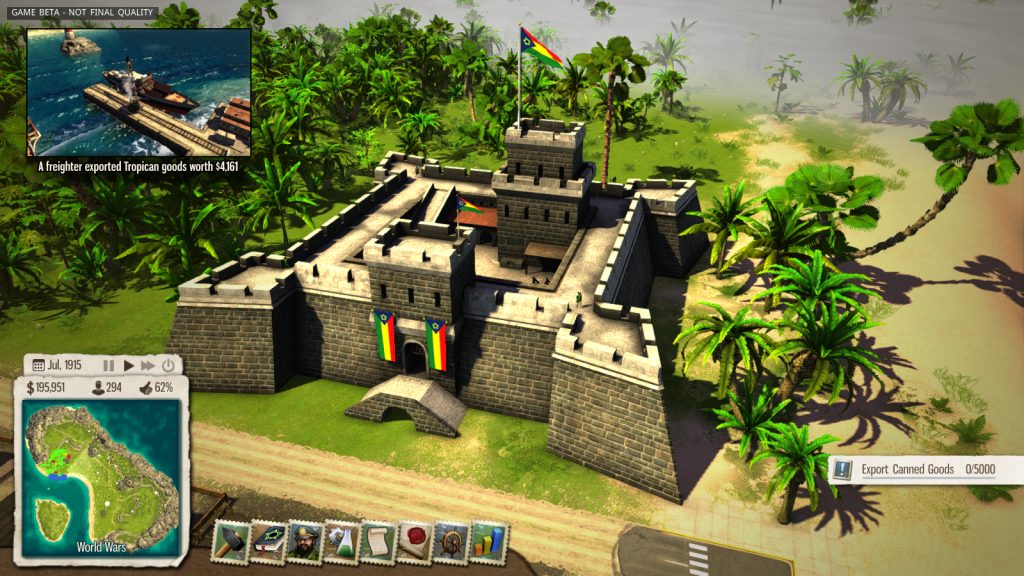Viewport: 1024px width, 576px height.
Task: Open the power/quit menu button
Action: 168,366
